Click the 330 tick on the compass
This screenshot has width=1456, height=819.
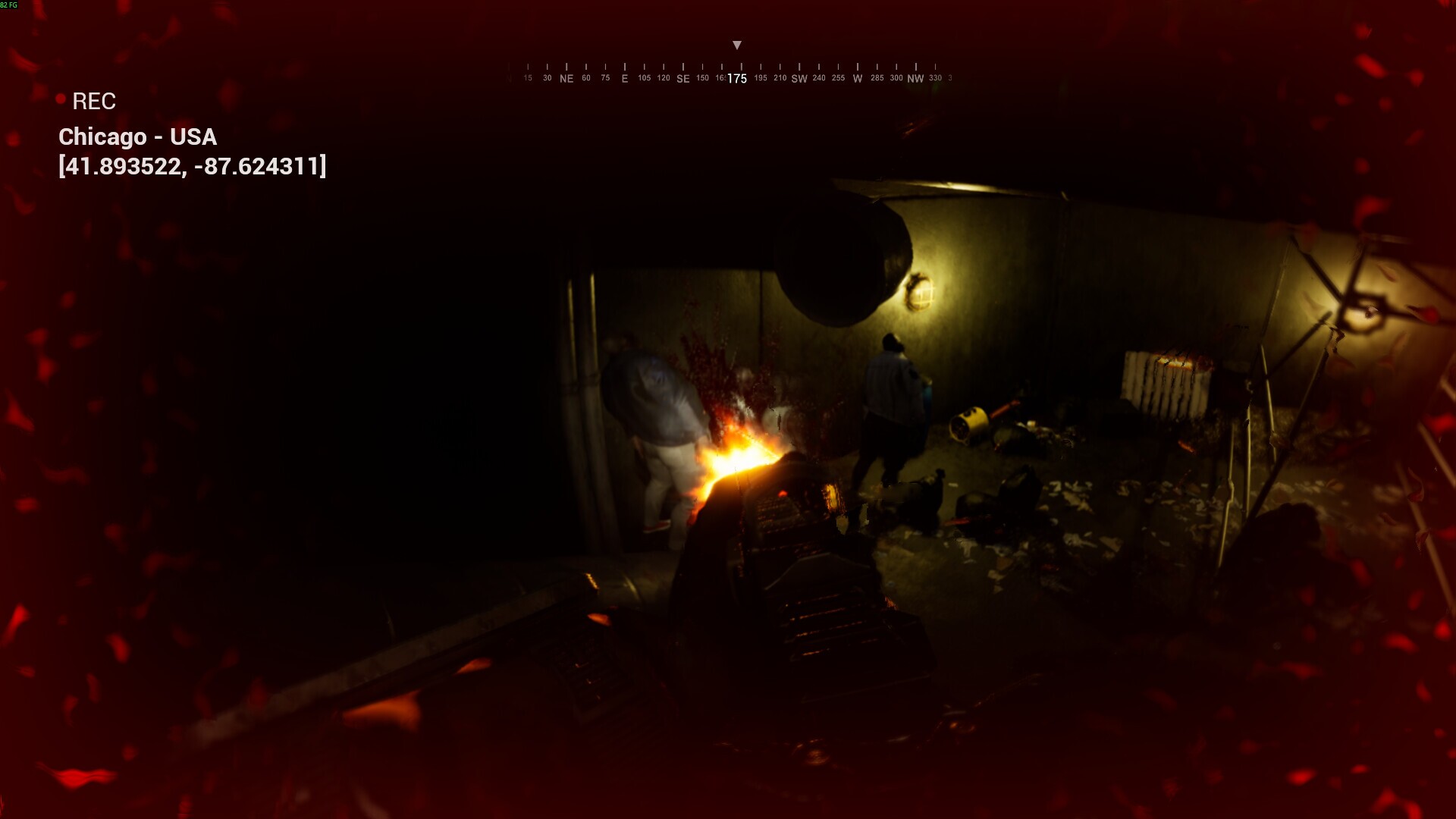[934, 77]
